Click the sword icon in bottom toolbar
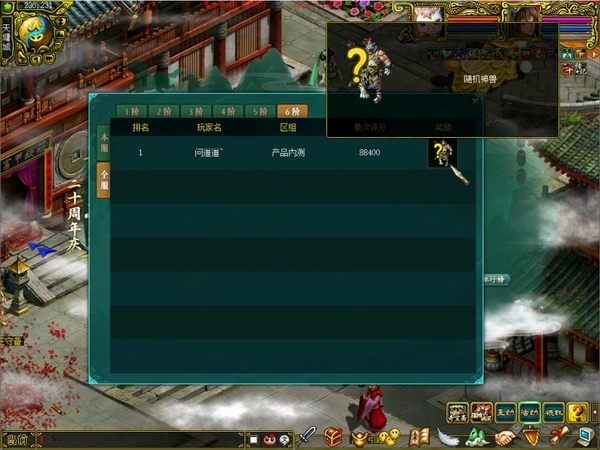Viewport: 600px width, 450px height. (308, 437)
